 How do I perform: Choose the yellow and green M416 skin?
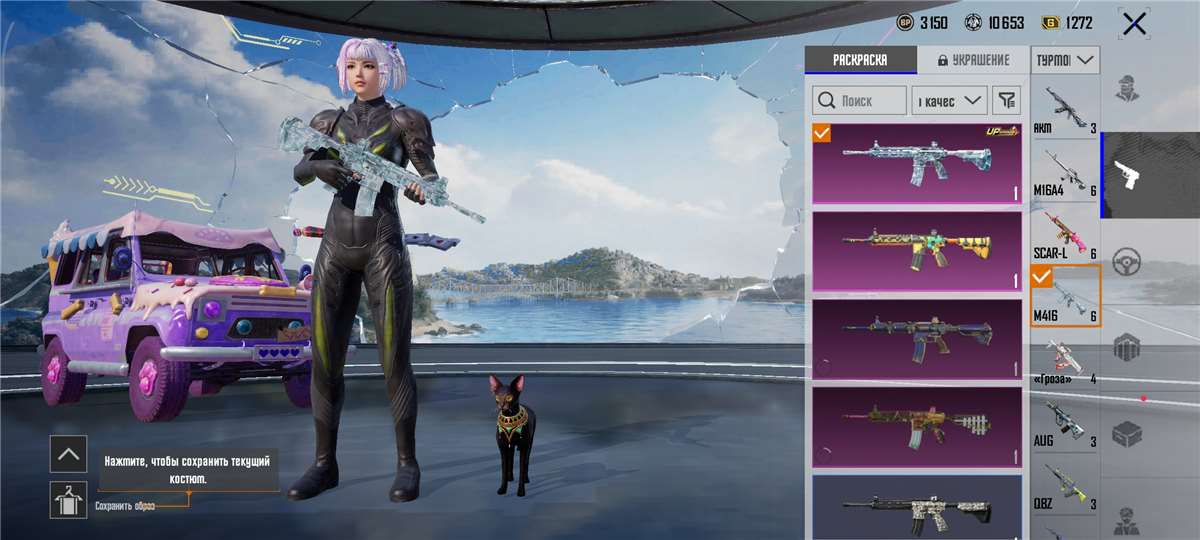click(x=917, y=251)
